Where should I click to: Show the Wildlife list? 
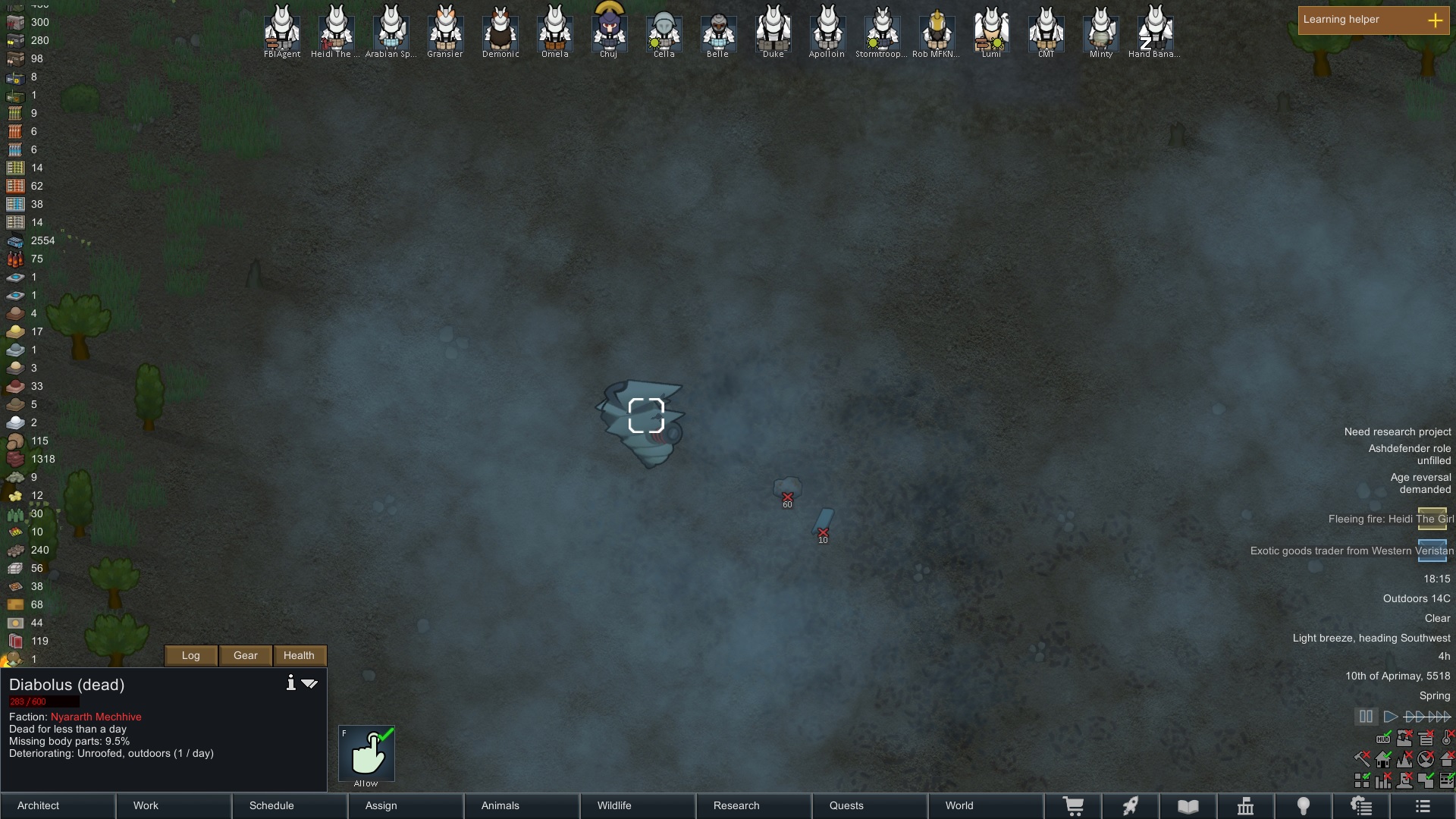coord(639,805)
